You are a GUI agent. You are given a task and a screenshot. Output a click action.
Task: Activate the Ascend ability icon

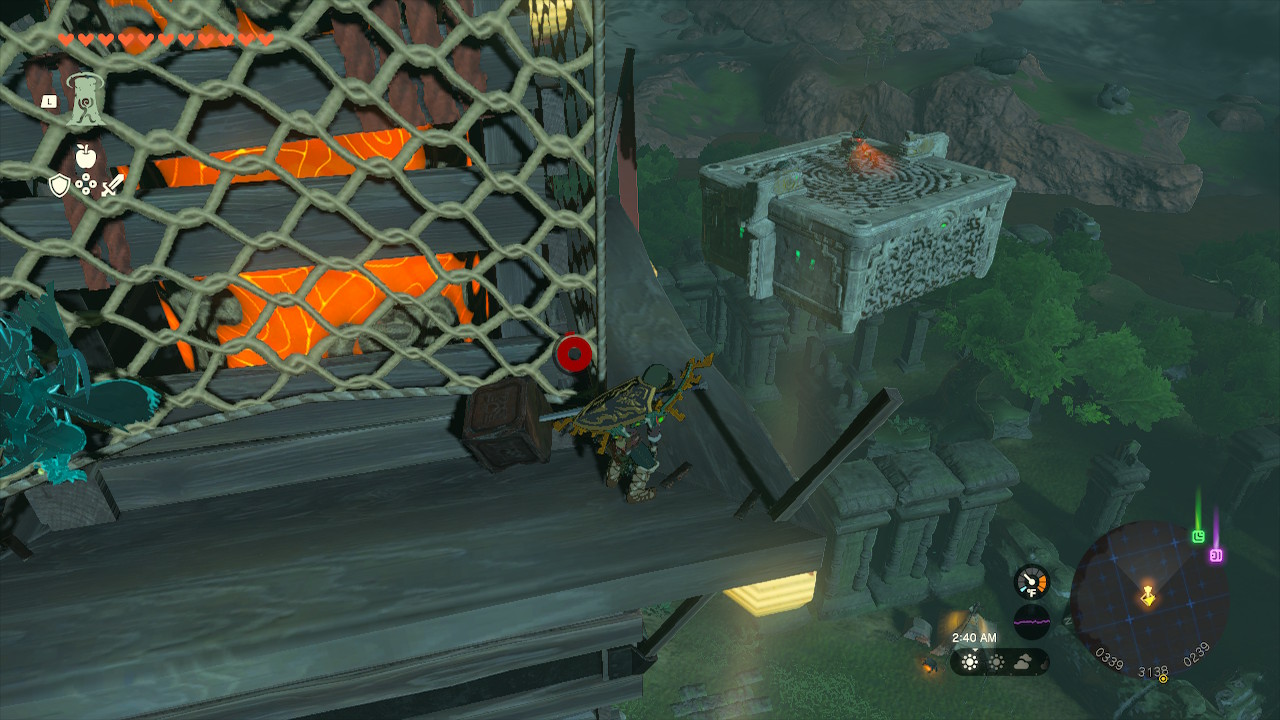click(x=88, y=101)
